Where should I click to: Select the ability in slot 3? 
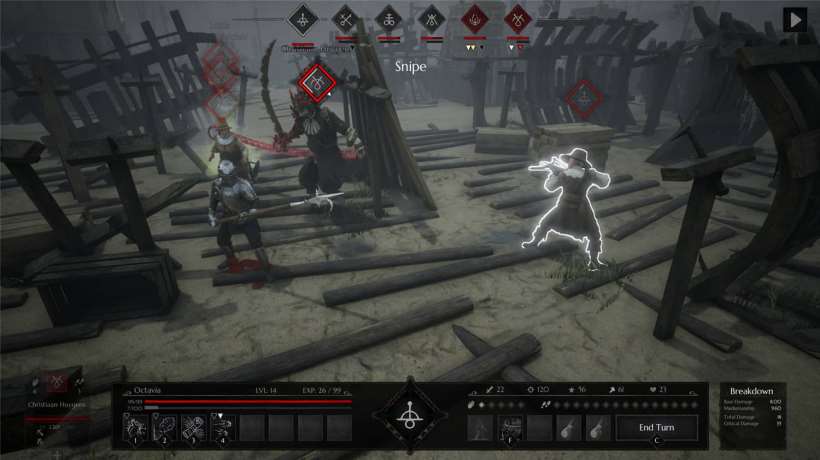[193, 427]
